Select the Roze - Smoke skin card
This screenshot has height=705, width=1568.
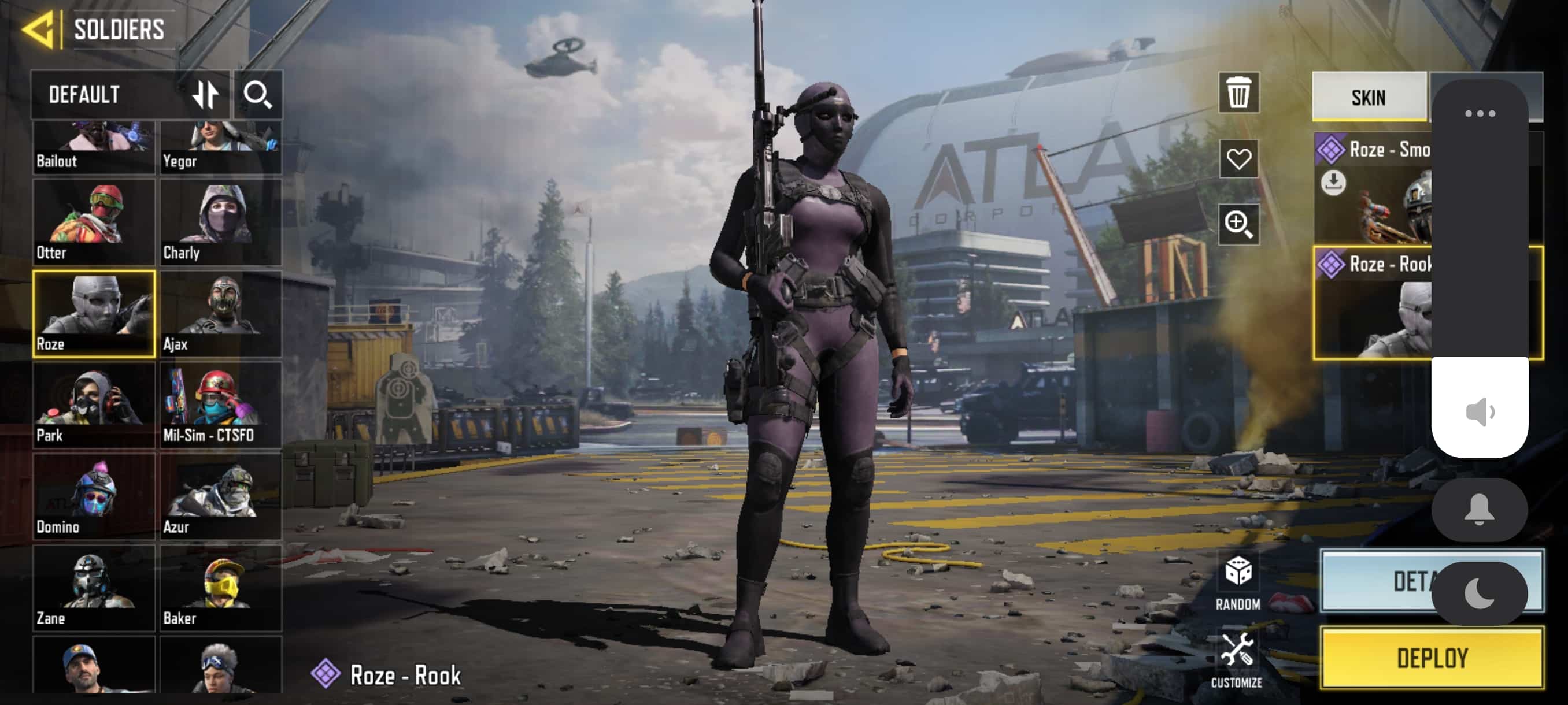click(1373, 188)
